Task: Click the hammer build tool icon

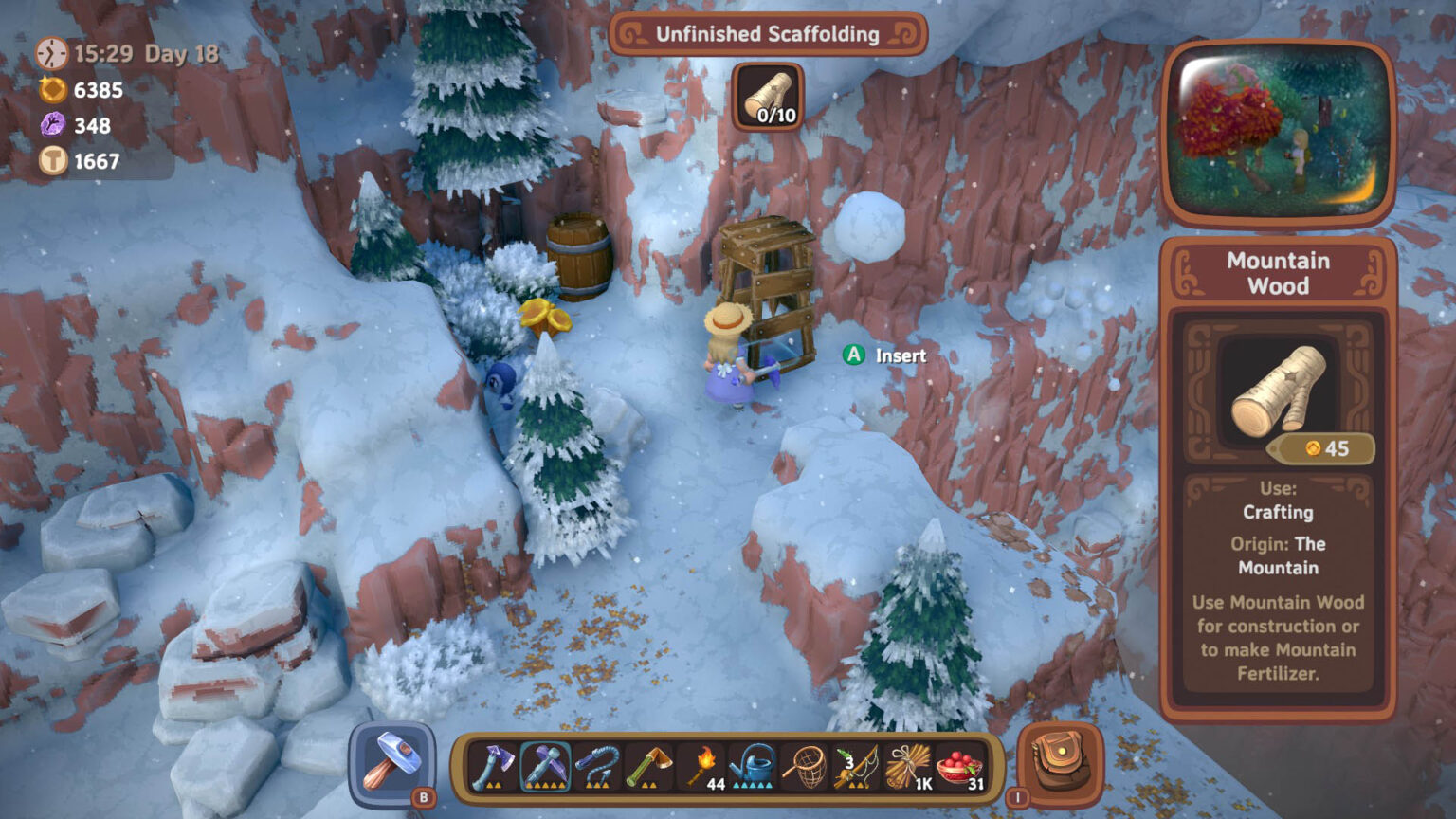Action: coord(392,763)
